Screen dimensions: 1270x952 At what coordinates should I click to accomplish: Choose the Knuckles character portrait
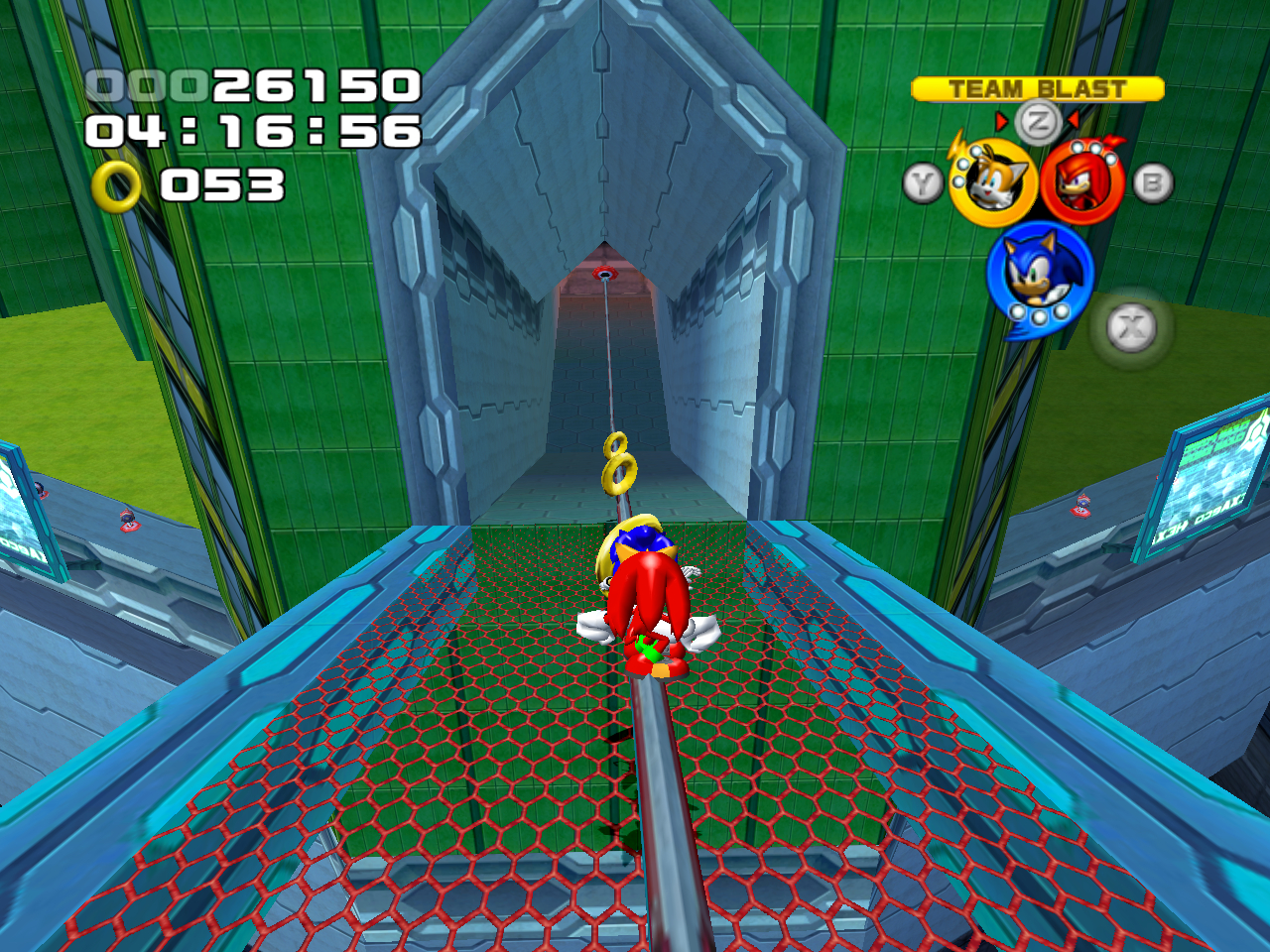click(x=1081, y=182)
